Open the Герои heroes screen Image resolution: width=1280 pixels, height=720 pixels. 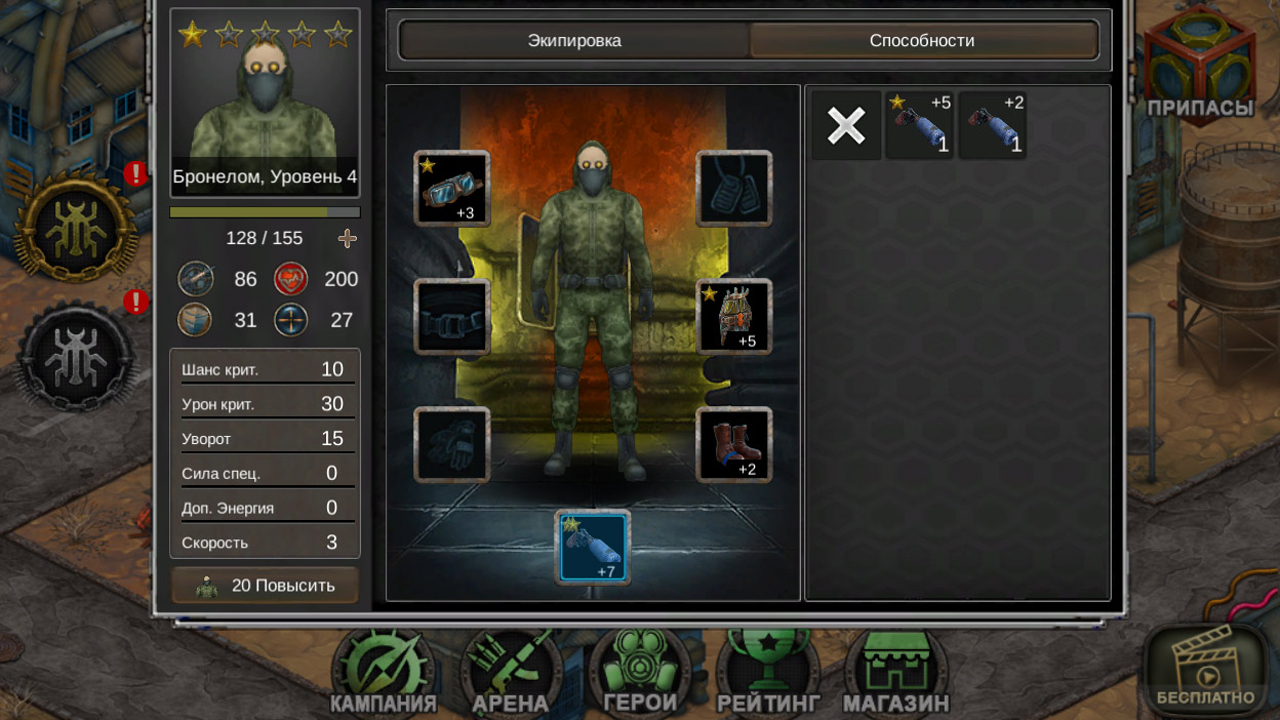(x=639, y=670)
